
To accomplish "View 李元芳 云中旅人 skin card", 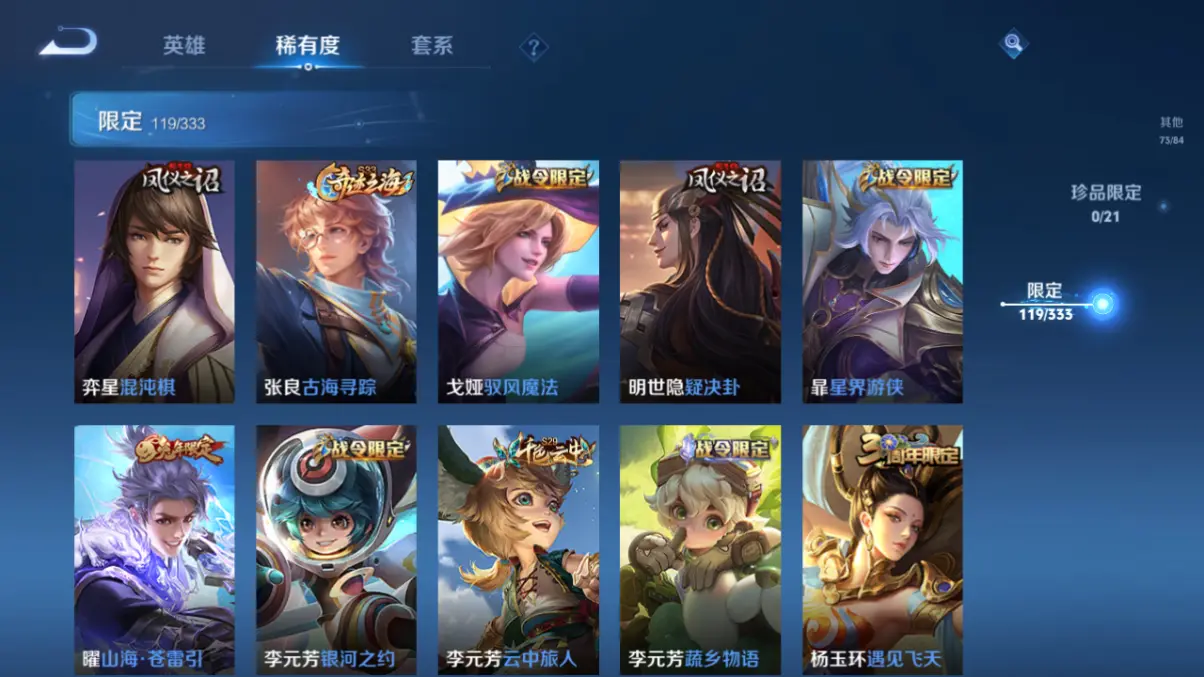I will pos(518,549).
